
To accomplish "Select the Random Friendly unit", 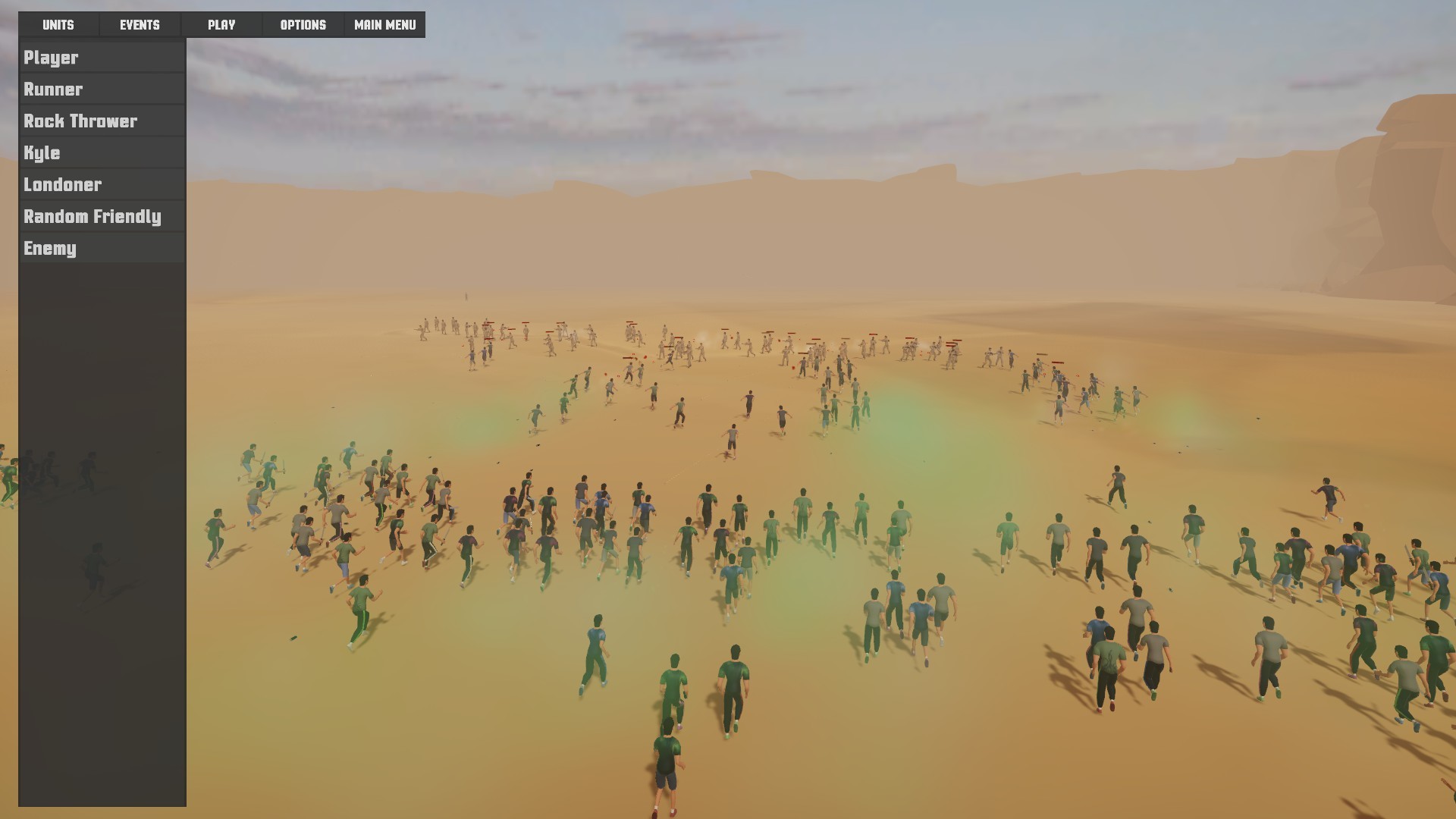I will tap(92, 216).
